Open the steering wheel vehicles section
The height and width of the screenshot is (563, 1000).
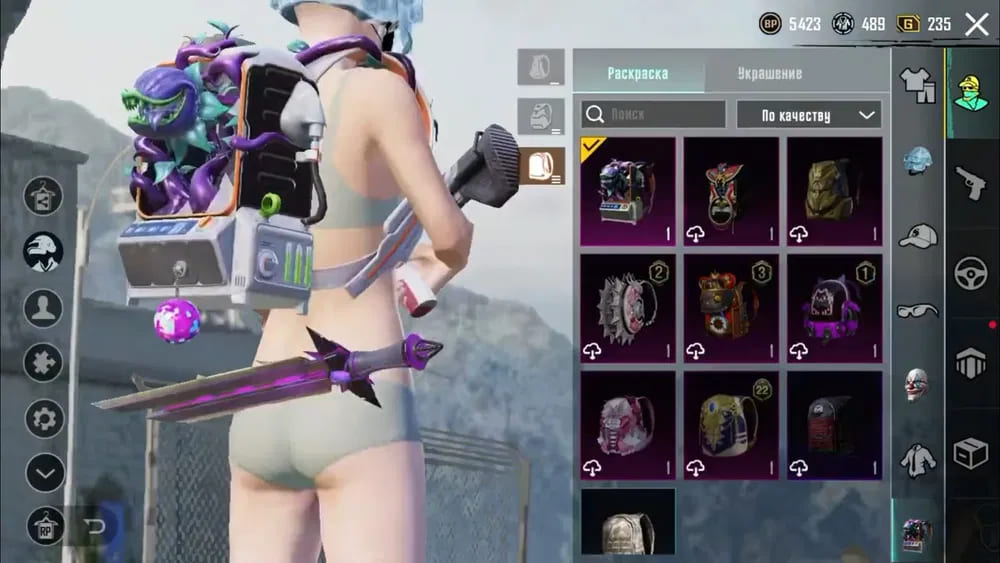971,273
